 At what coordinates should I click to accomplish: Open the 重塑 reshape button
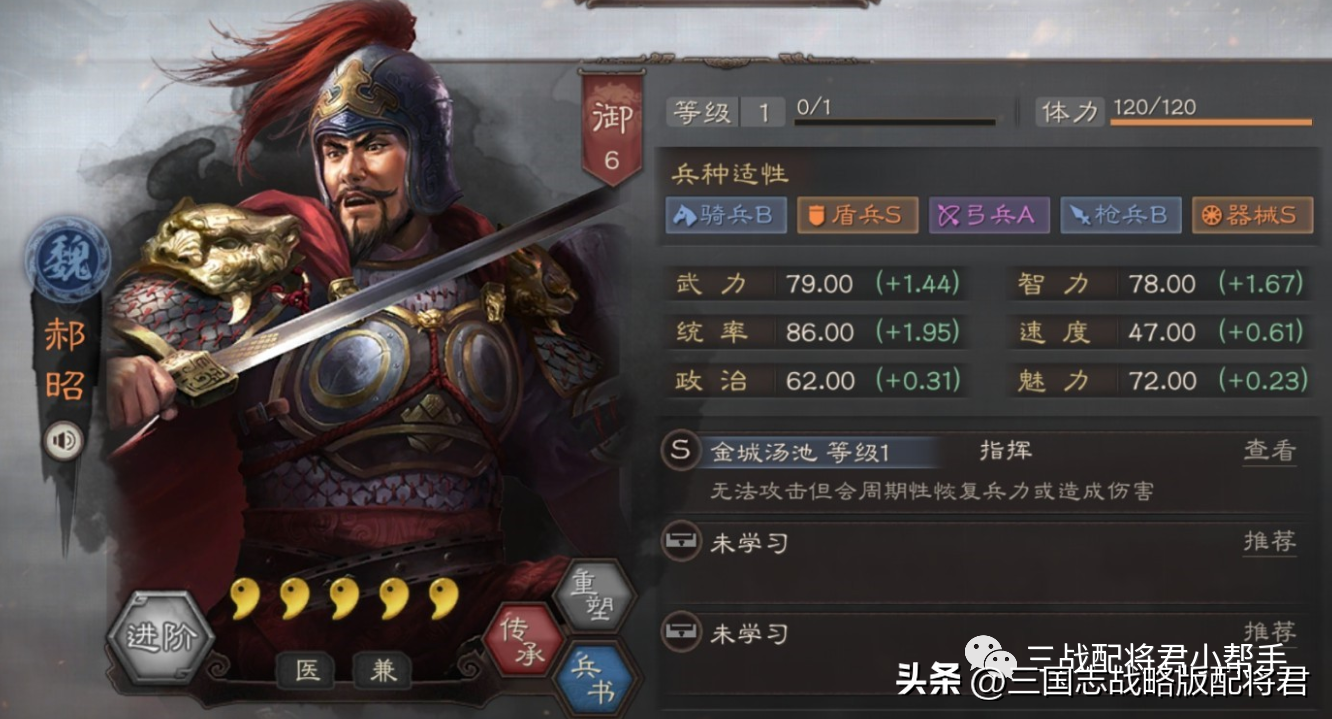(597, 596)
